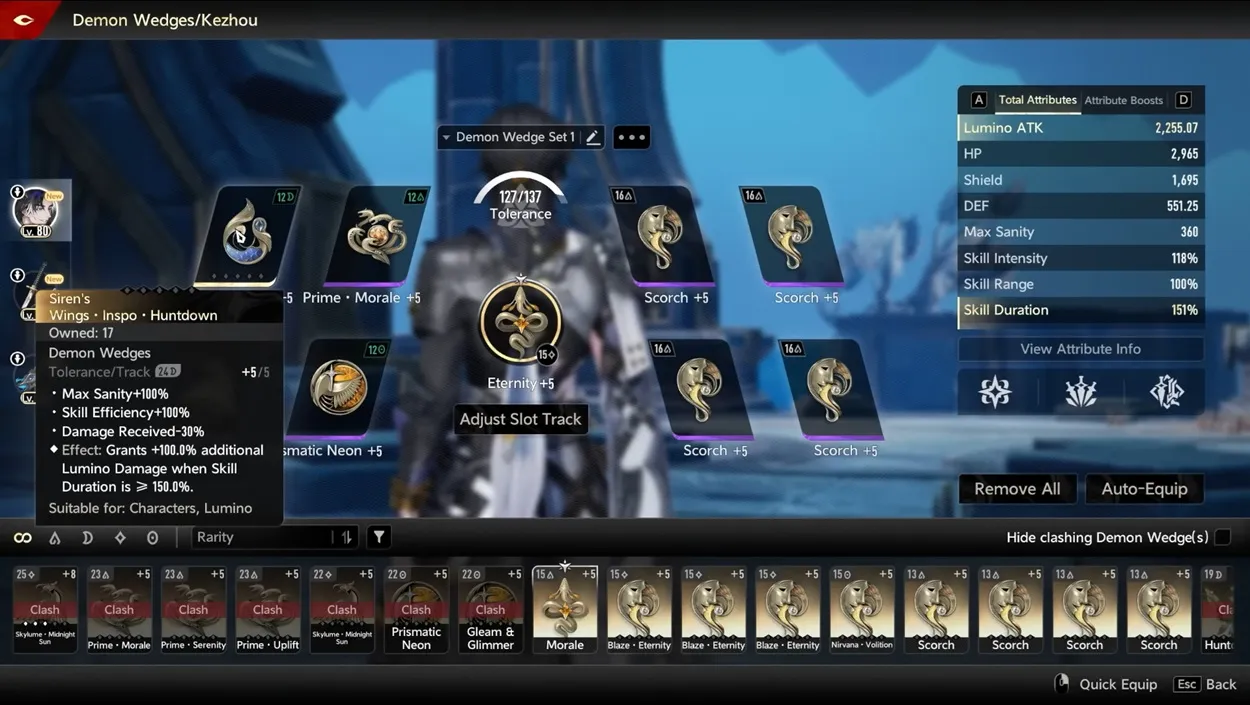Viewport: 1250px width, 705px height.
Task: Activate Auto-Equip for demon wedges
Action: click(1144, 488)
